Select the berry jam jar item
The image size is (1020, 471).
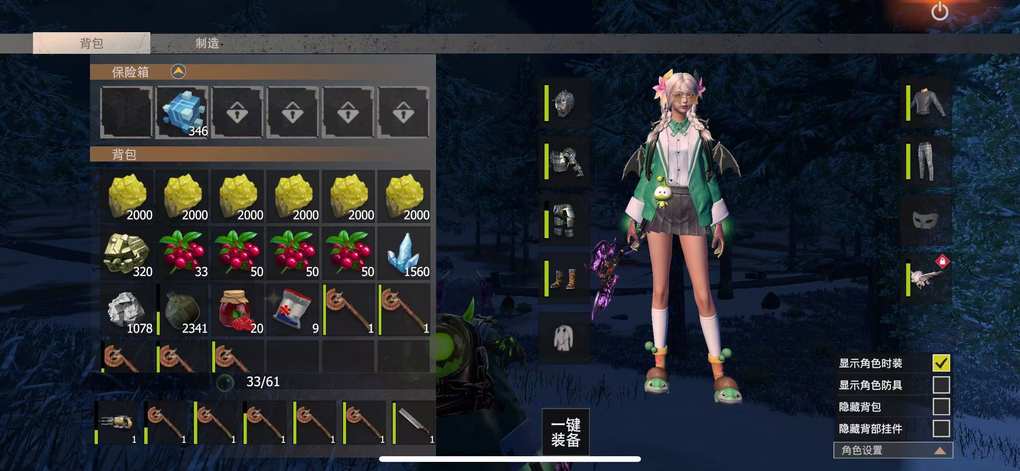click(237, 307)
